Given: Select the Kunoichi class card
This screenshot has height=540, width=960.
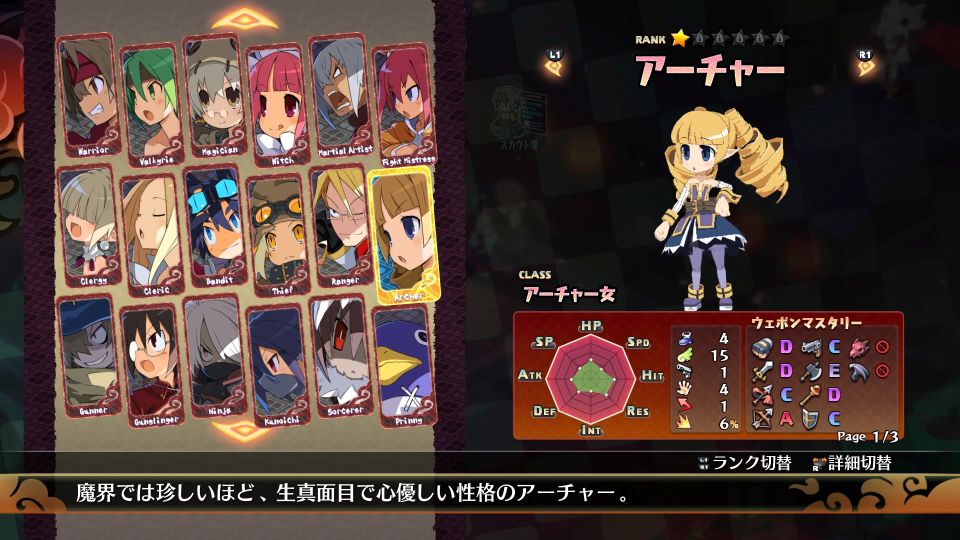Looking at the screenshot, I should pyautogui.click(x=277, y=363).
